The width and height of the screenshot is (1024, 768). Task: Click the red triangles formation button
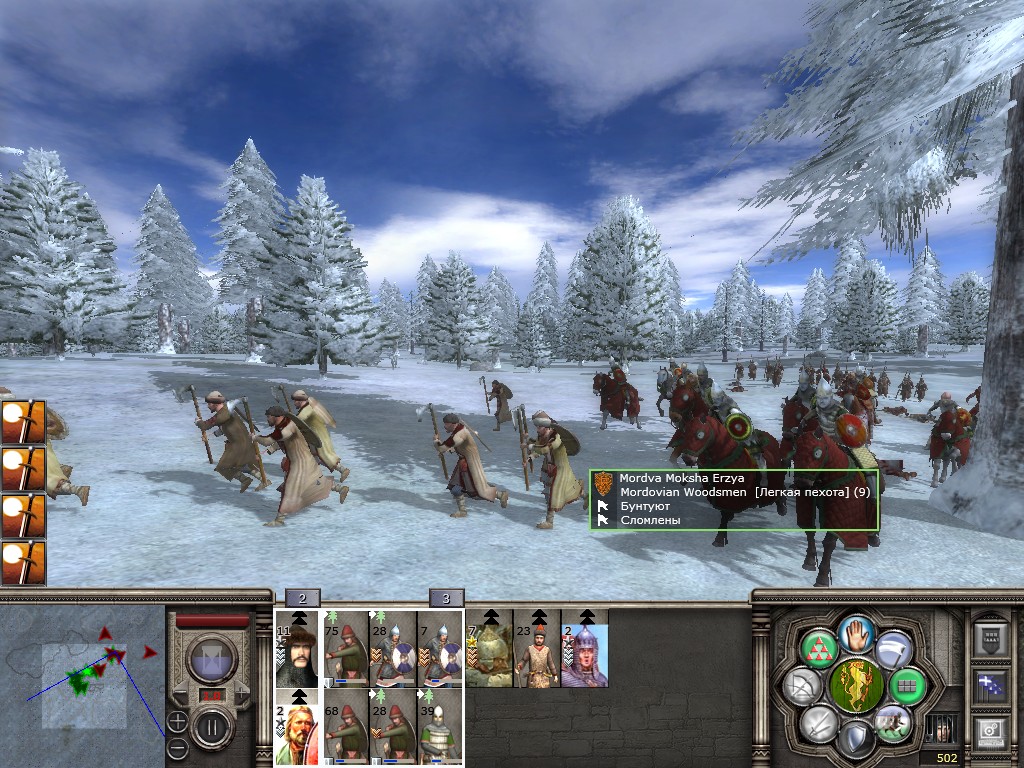[819, 650]
